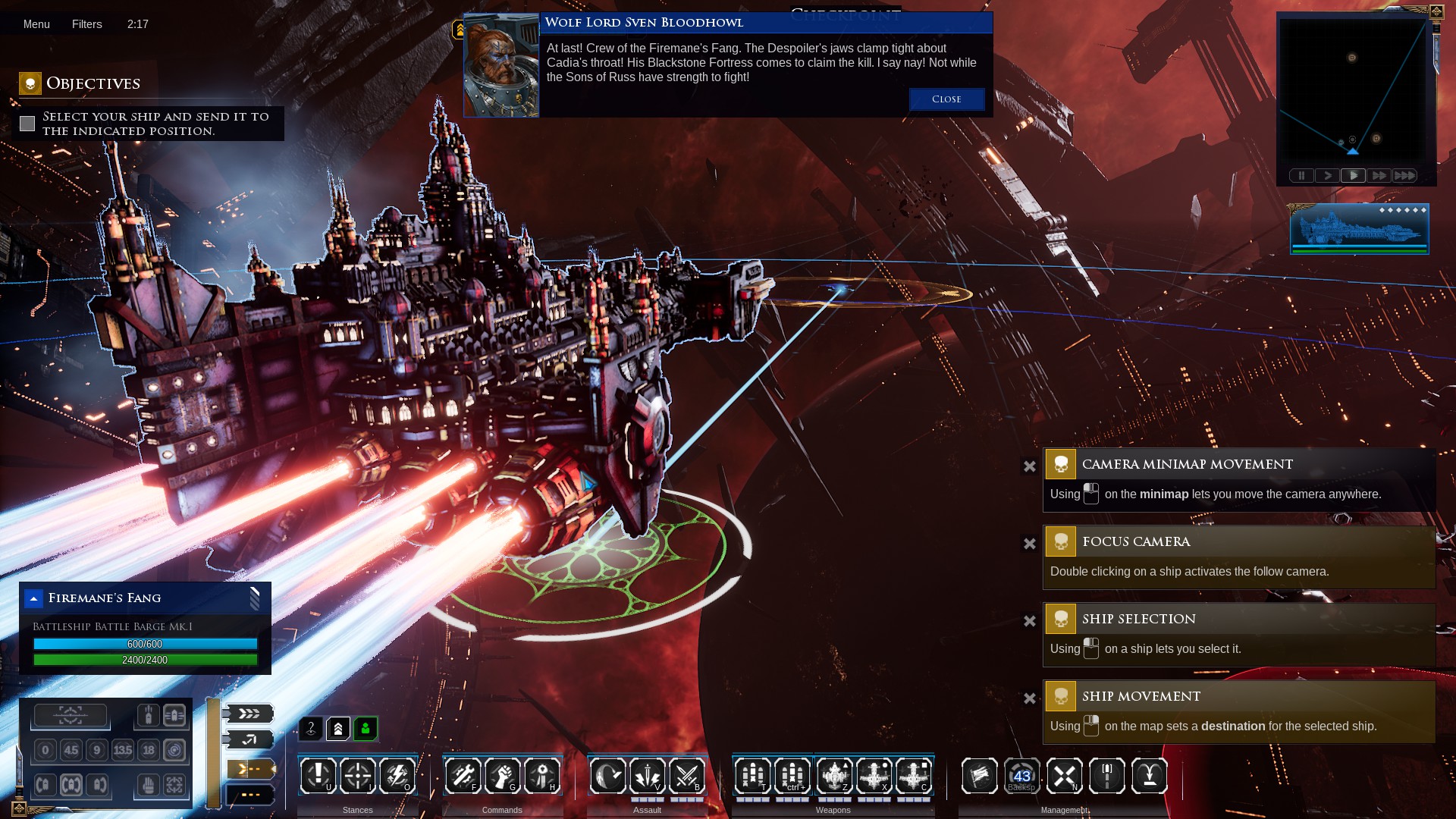Set engagement range to 9

[x=96, y=750]
